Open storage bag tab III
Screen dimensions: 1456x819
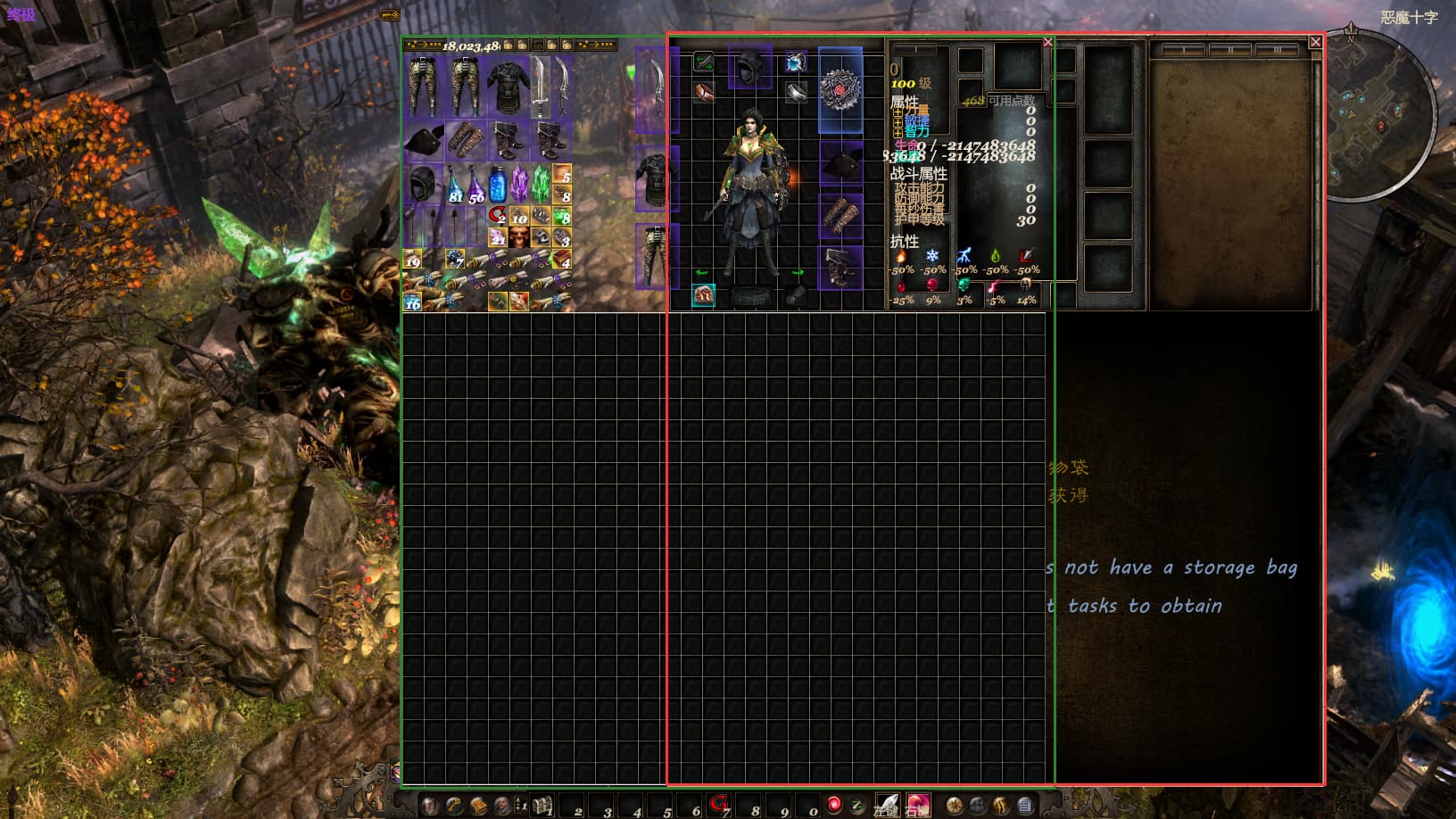(x=1276, y=50)
